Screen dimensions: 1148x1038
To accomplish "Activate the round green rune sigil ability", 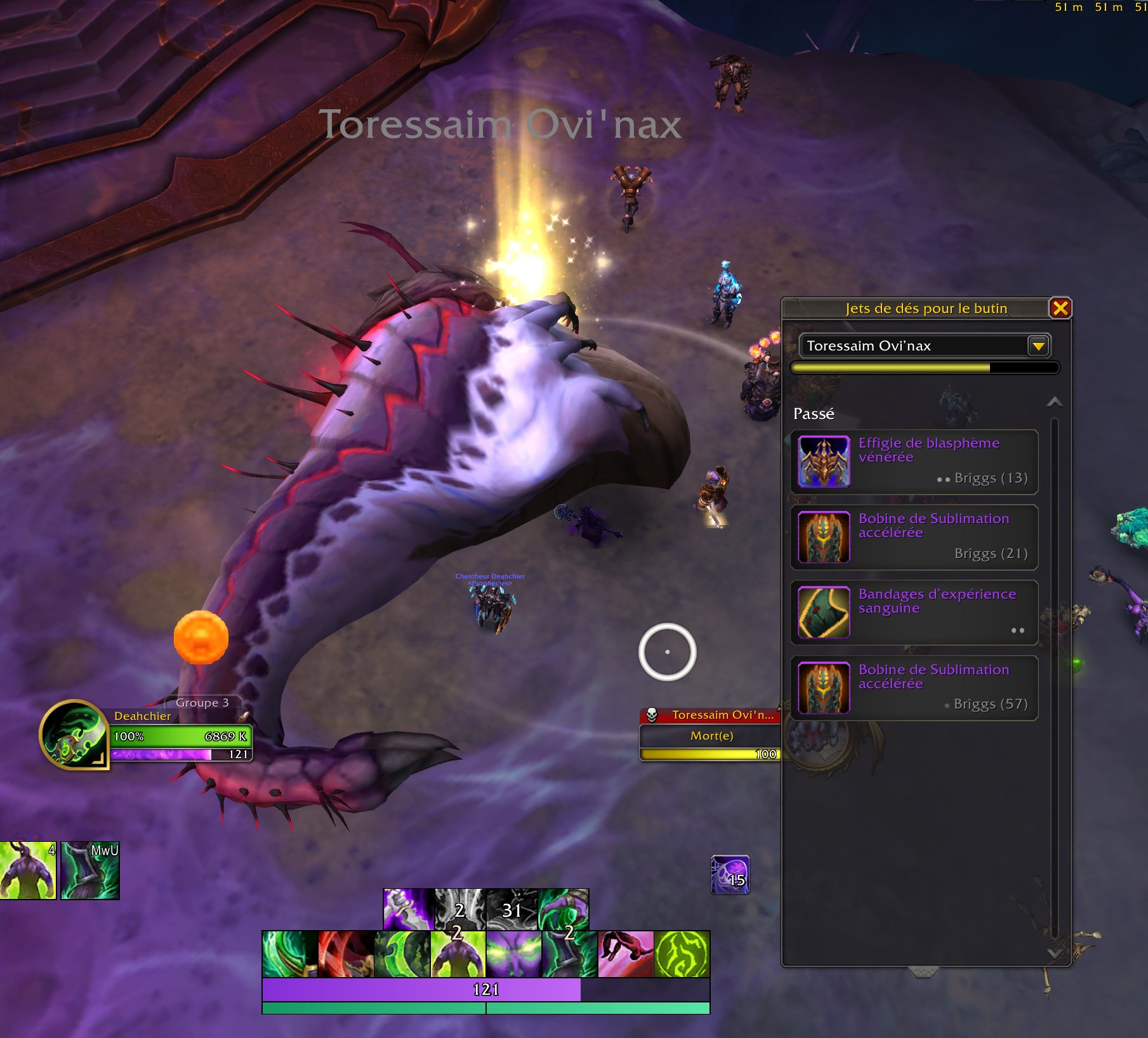I will pyautogui.click(x=682, y=954).
